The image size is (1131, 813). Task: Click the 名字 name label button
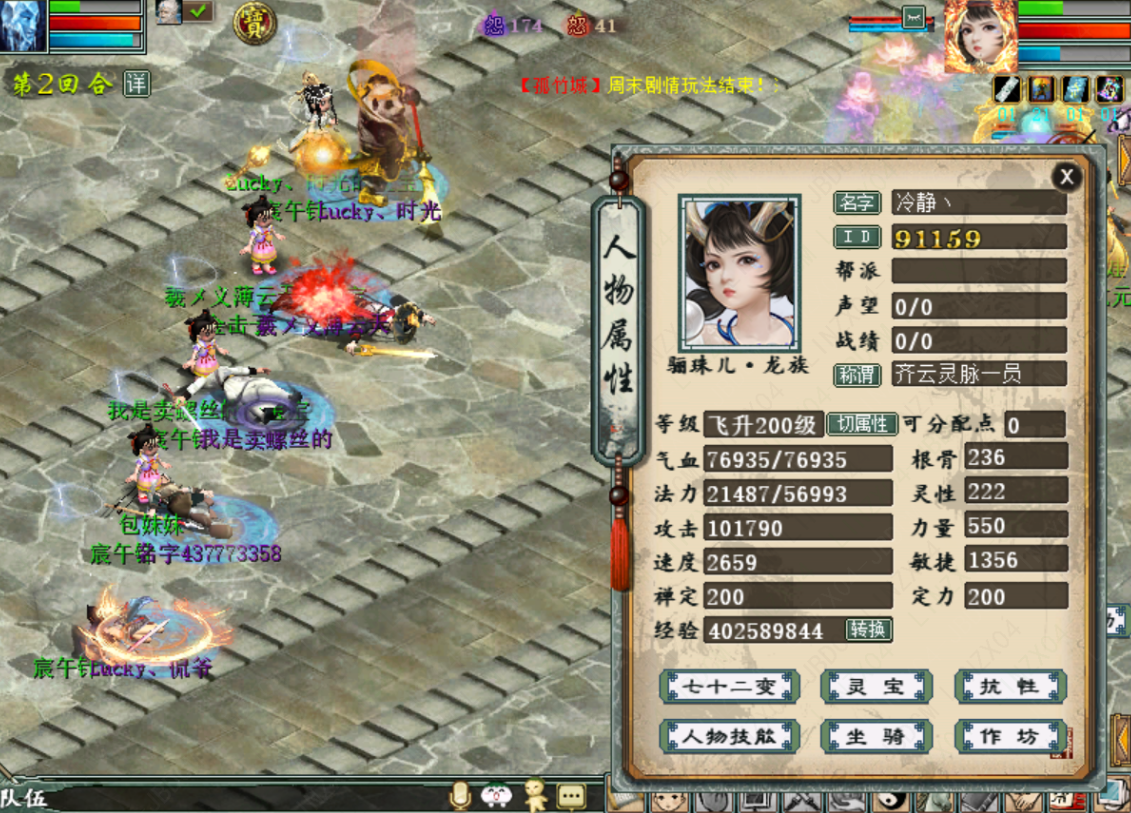[x=857, y=203]
